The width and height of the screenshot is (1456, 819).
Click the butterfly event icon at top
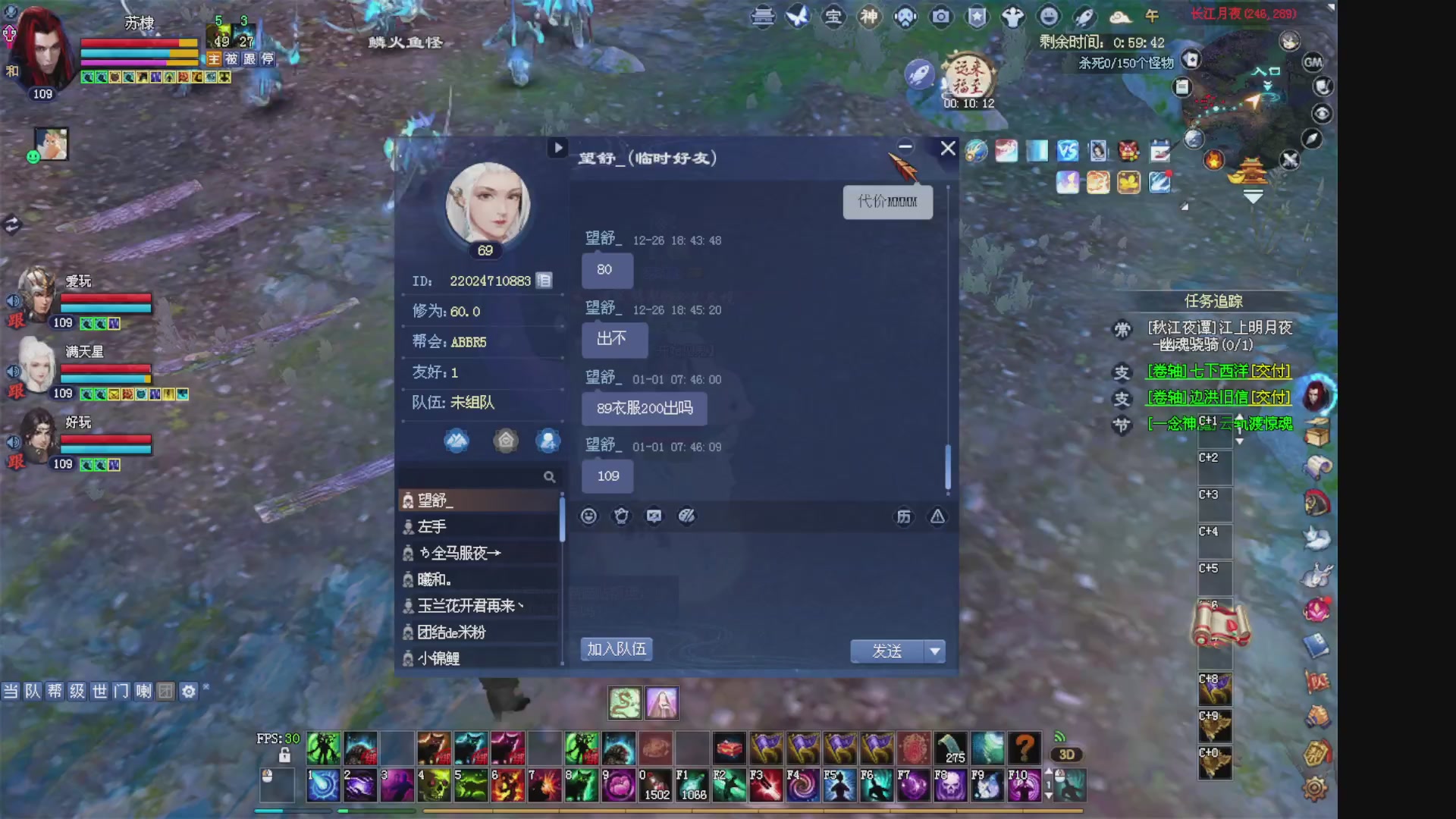798,17
